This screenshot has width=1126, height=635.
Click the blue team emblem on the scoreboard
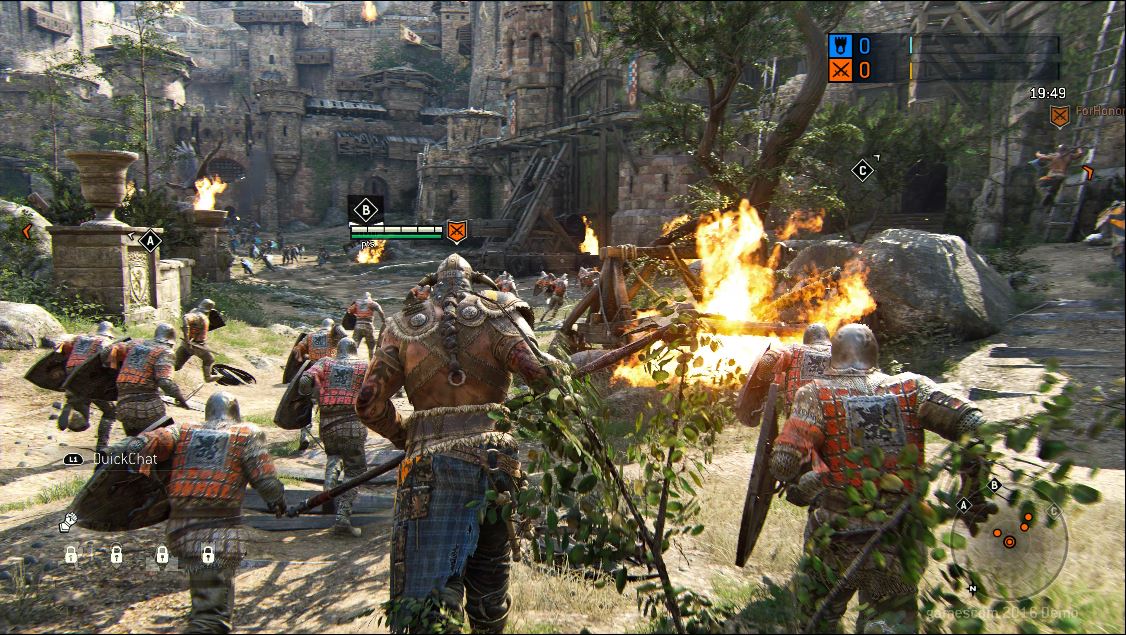point(838,46)
